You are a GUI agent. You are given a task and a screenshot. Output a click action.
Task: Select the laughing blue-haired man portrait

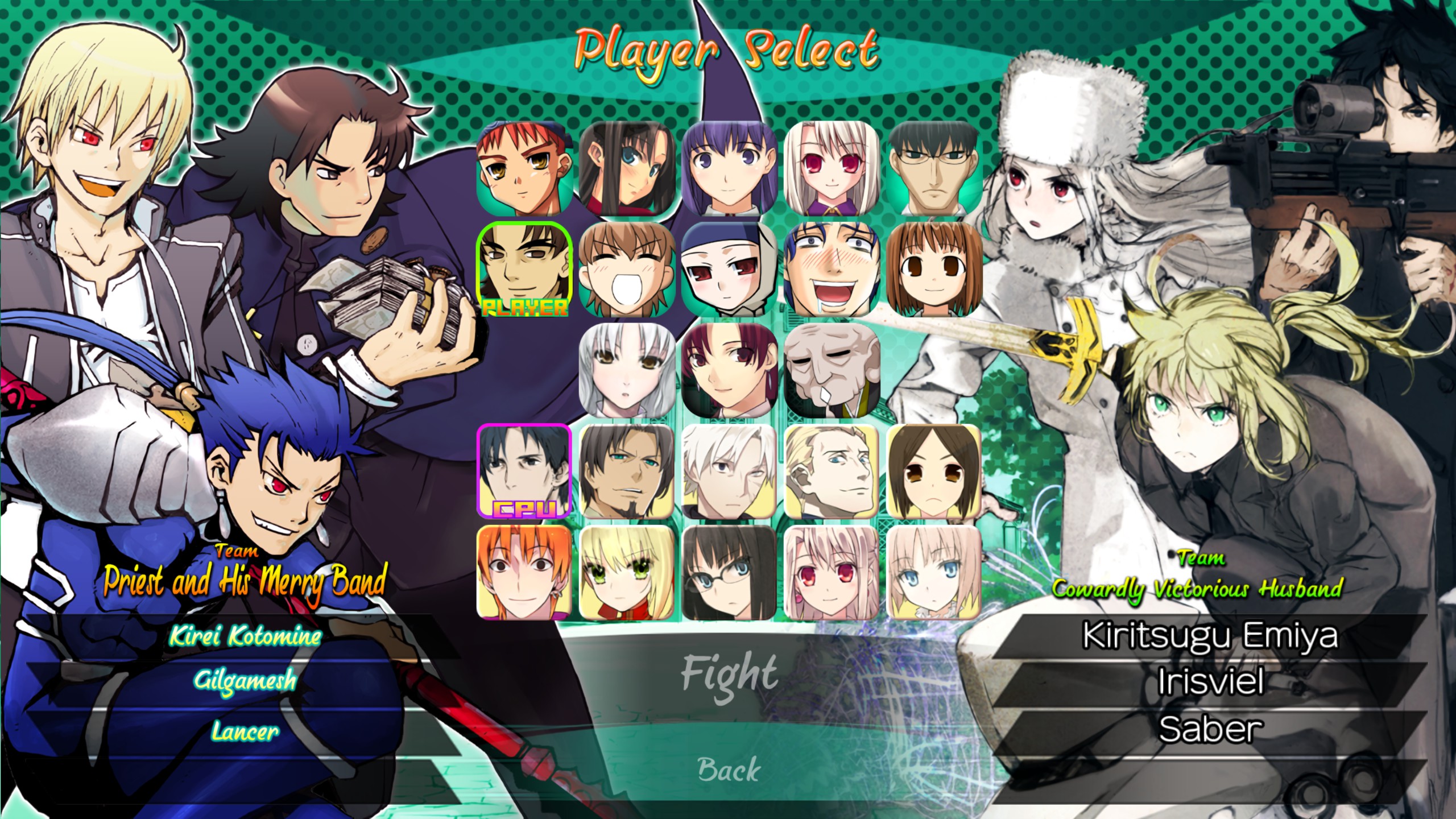pyautogui.click(x=832, y=270)
